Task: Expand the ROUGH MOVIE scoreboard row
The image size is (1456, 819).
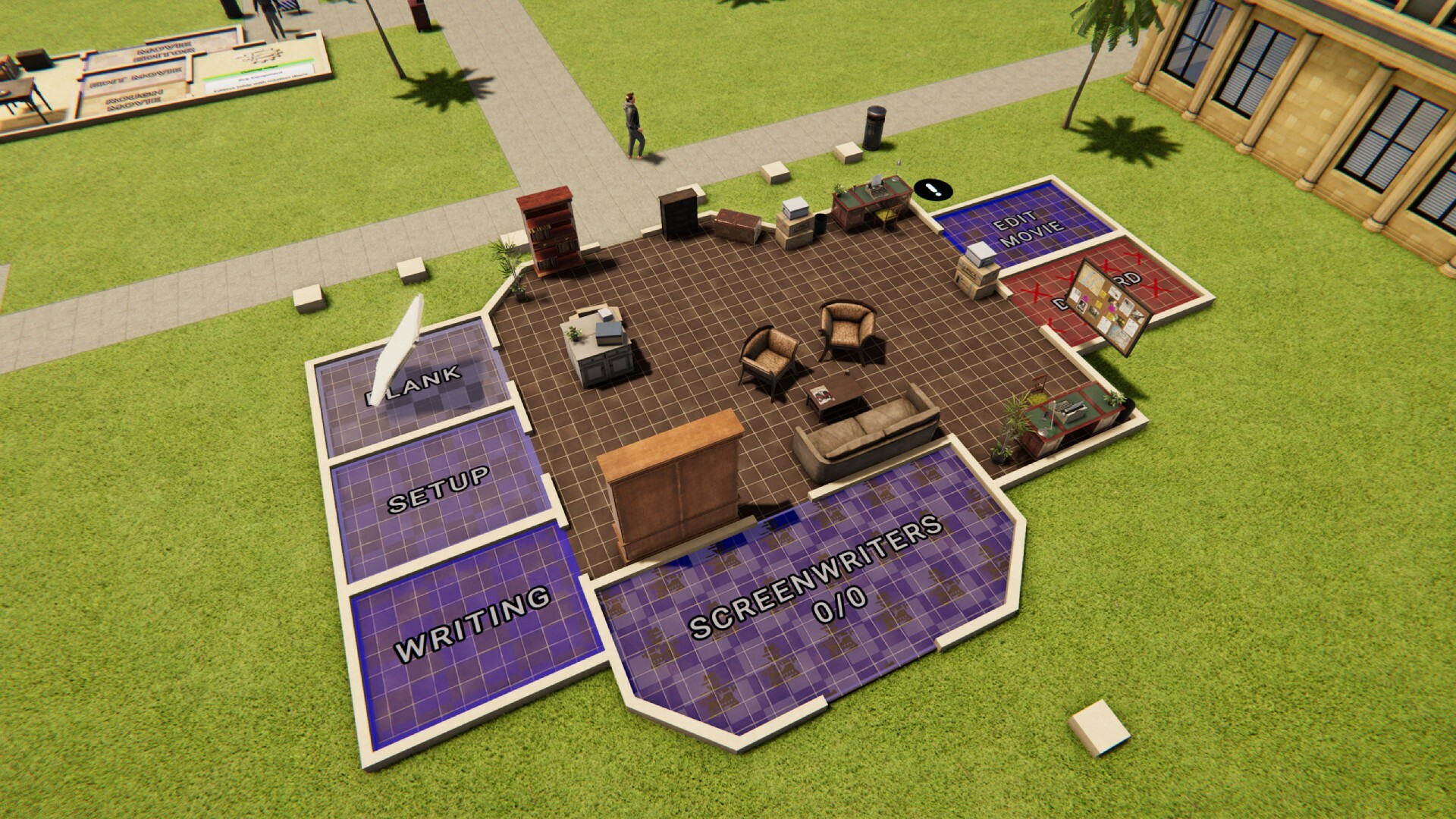Action: [133, 99]
